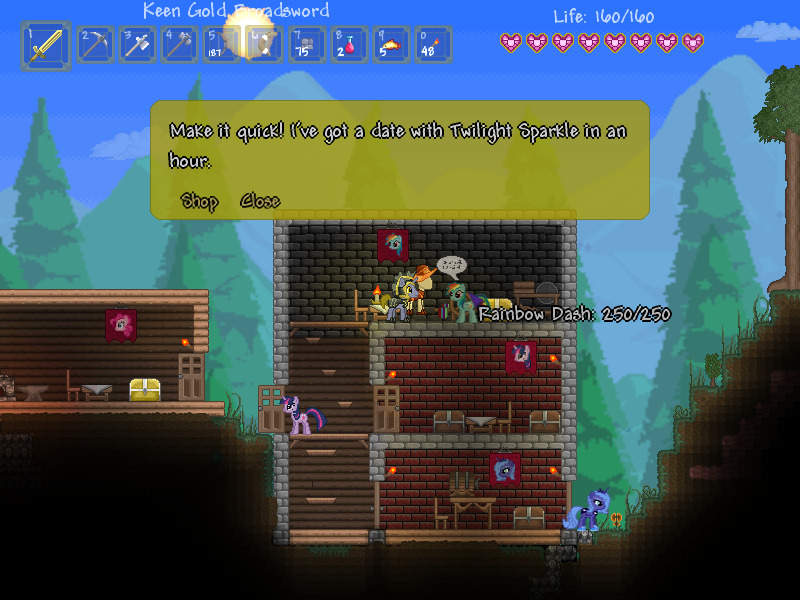
Task: Equip the torch stack of 48
Action: [x=433, y=45]
